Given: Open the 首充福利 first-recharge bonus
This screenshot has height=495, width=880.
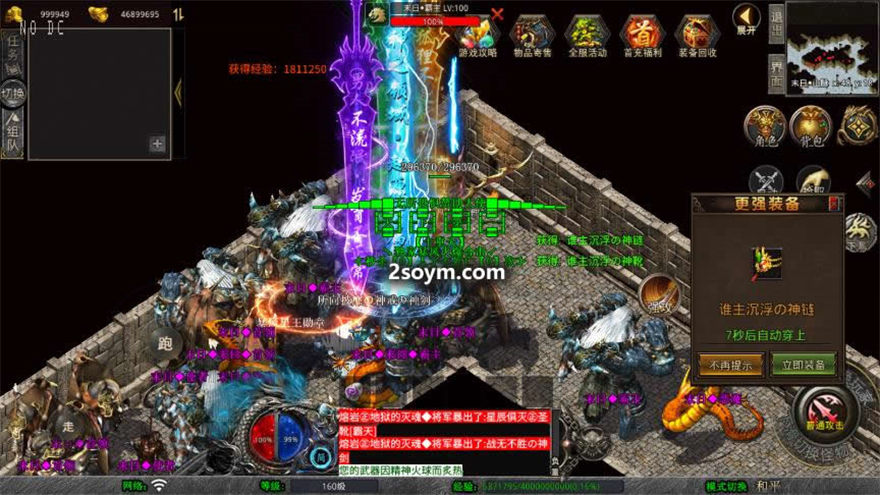Looking at the screenshot, I should (x=641, y=37).
